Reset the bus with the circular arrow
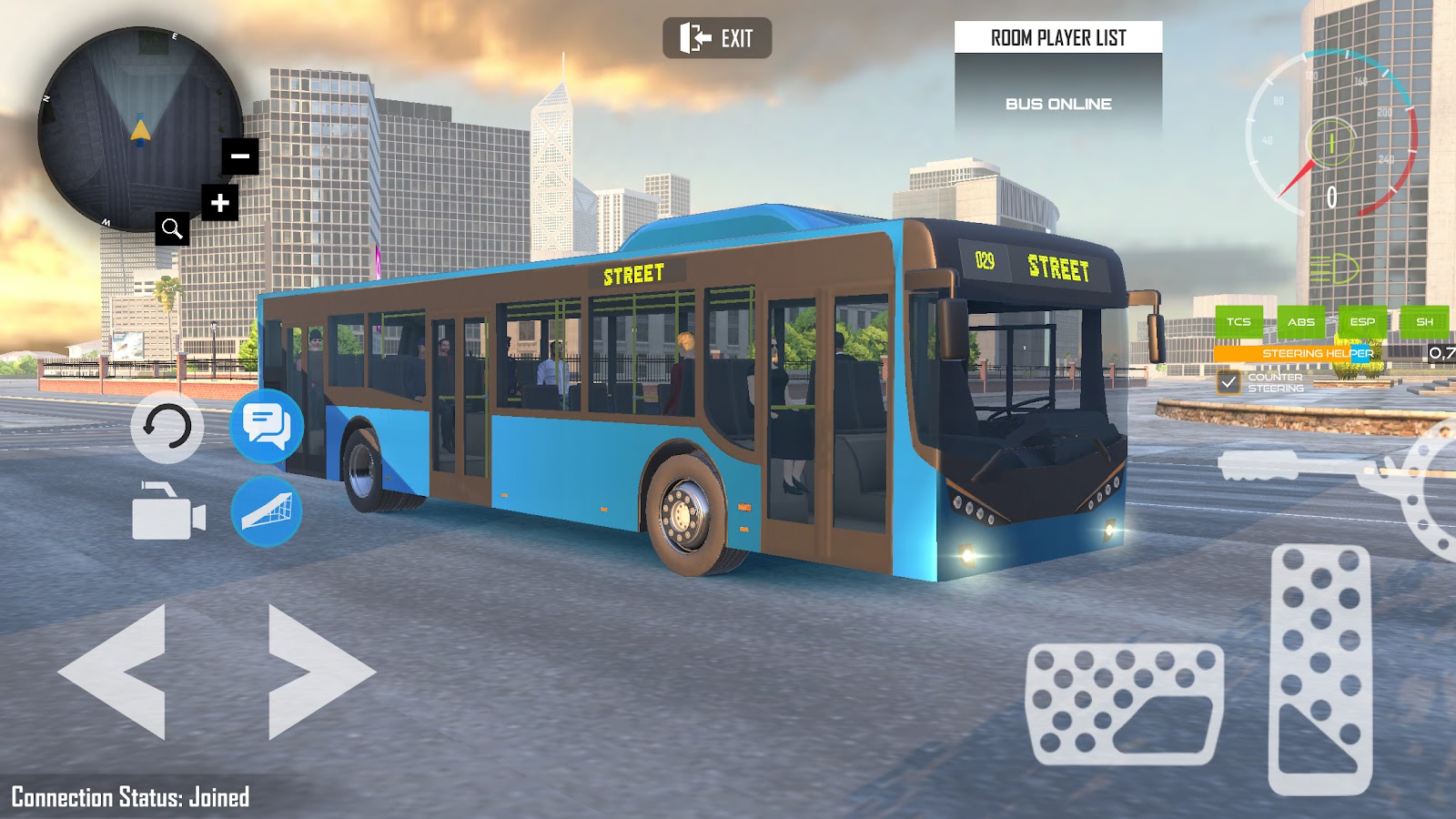Image resolution: width=1456 pixels, height=819 pixels. coord(167,427)
